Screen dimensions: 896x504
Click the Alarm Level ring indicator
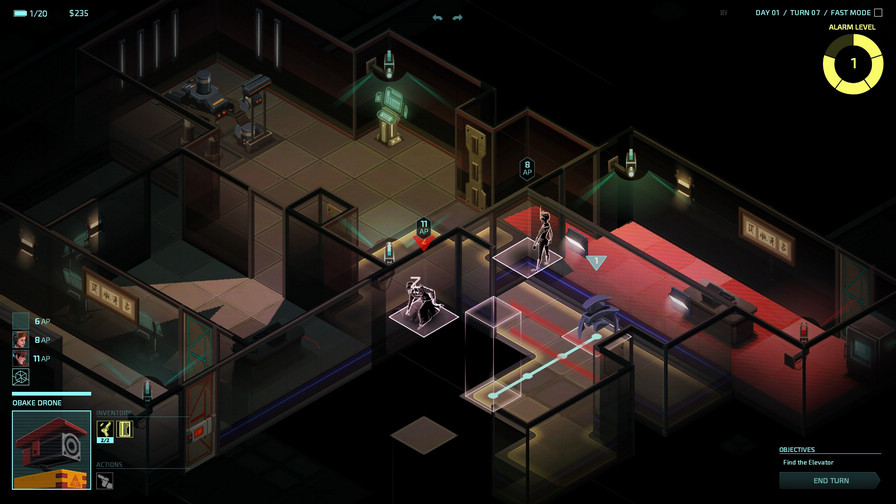coord(852,64)
